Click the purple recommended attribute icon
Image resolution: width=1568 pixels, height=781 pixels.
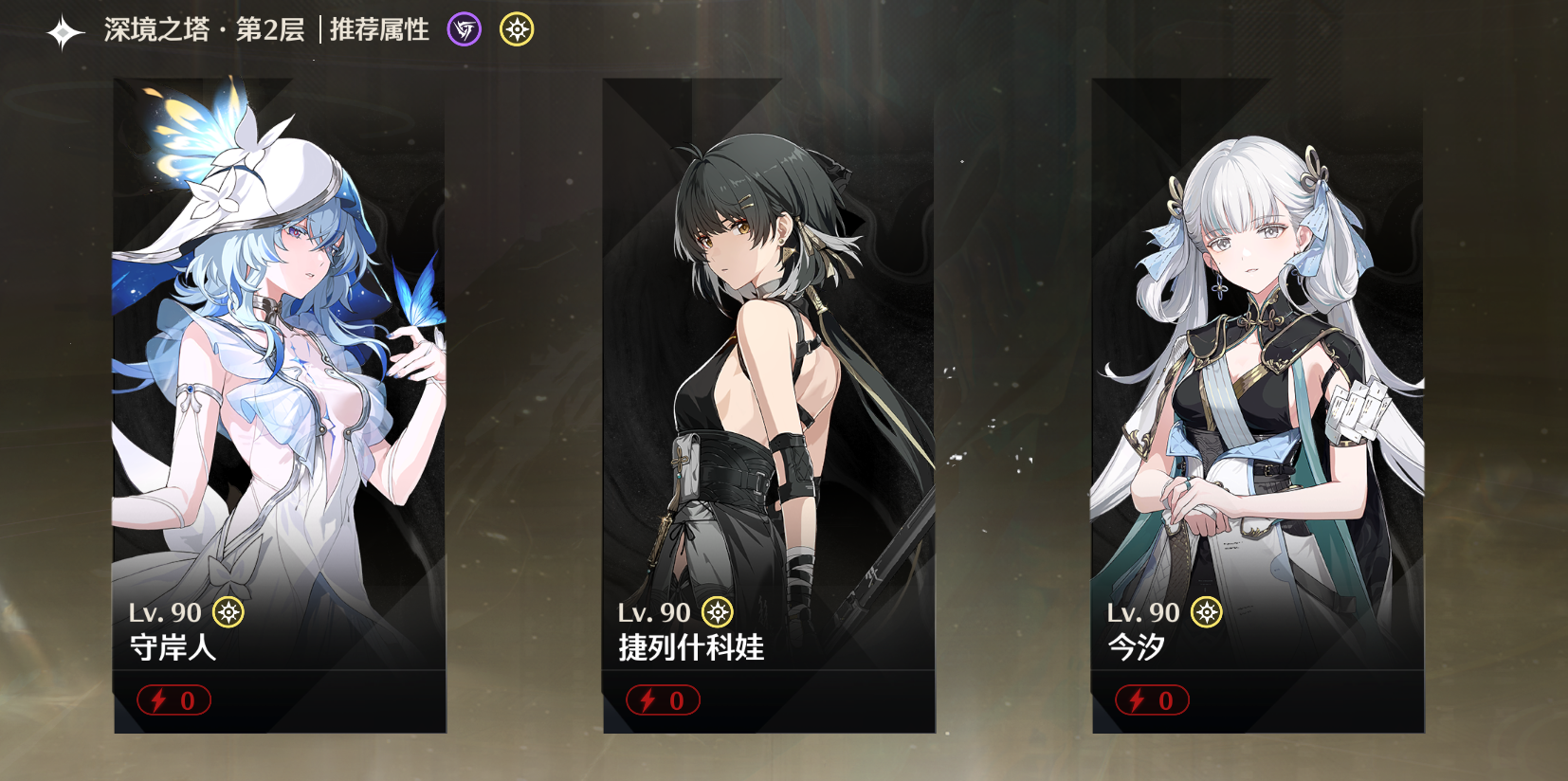click(x=465, y=30)
